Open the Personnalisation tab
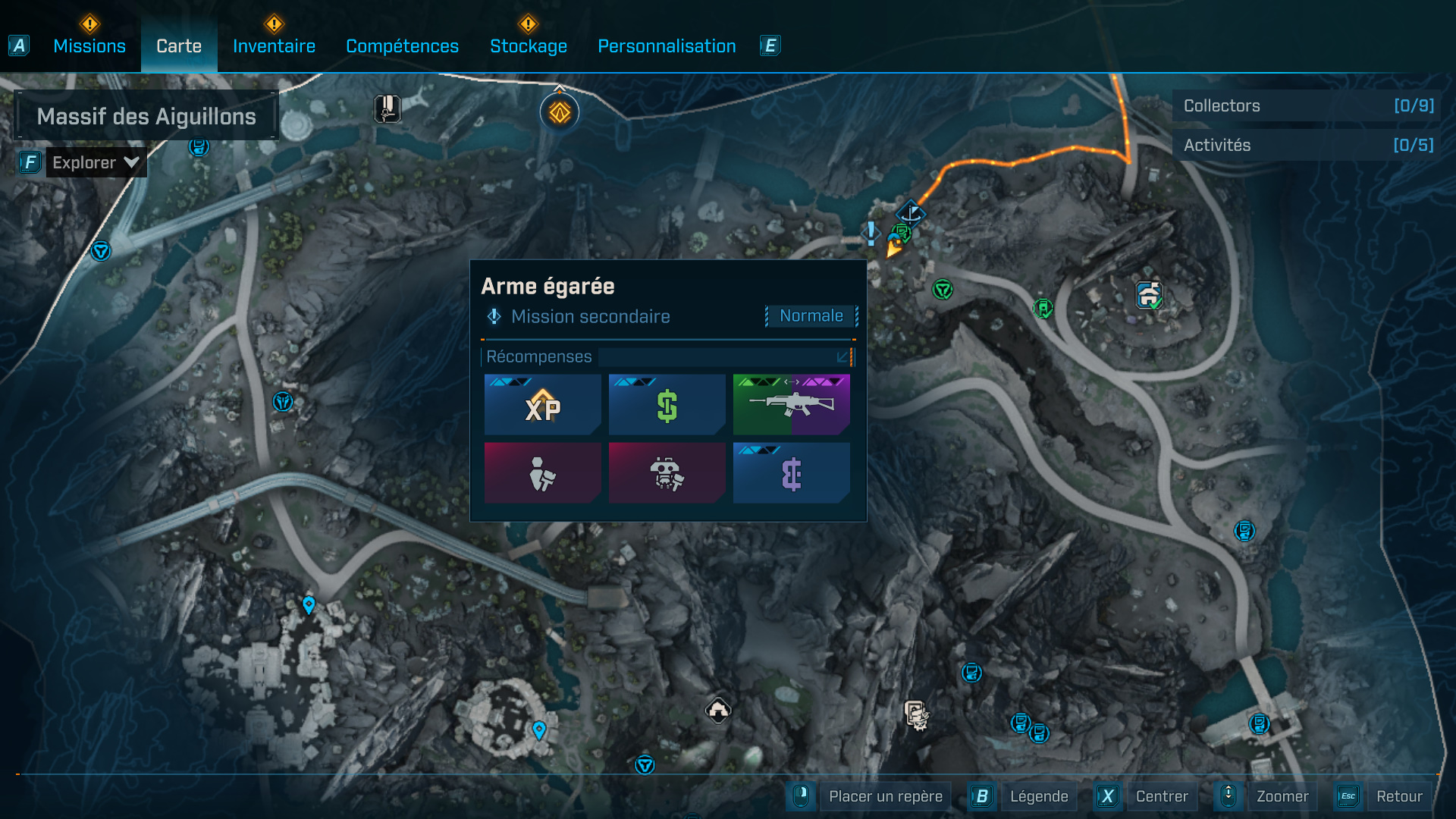This screenshot has height=819, width=1456. 667,46
